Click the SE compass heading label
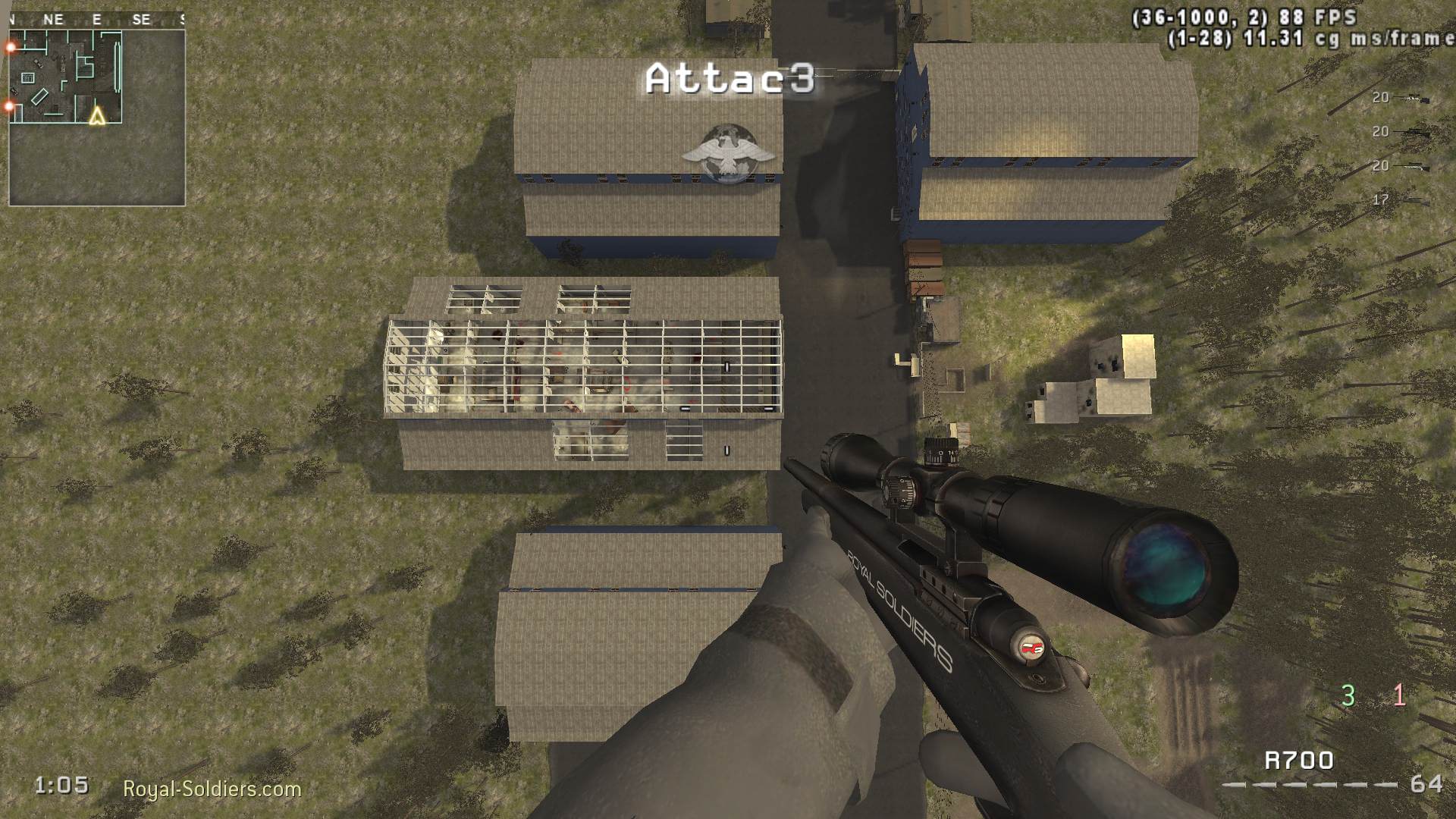 (140, 19)
